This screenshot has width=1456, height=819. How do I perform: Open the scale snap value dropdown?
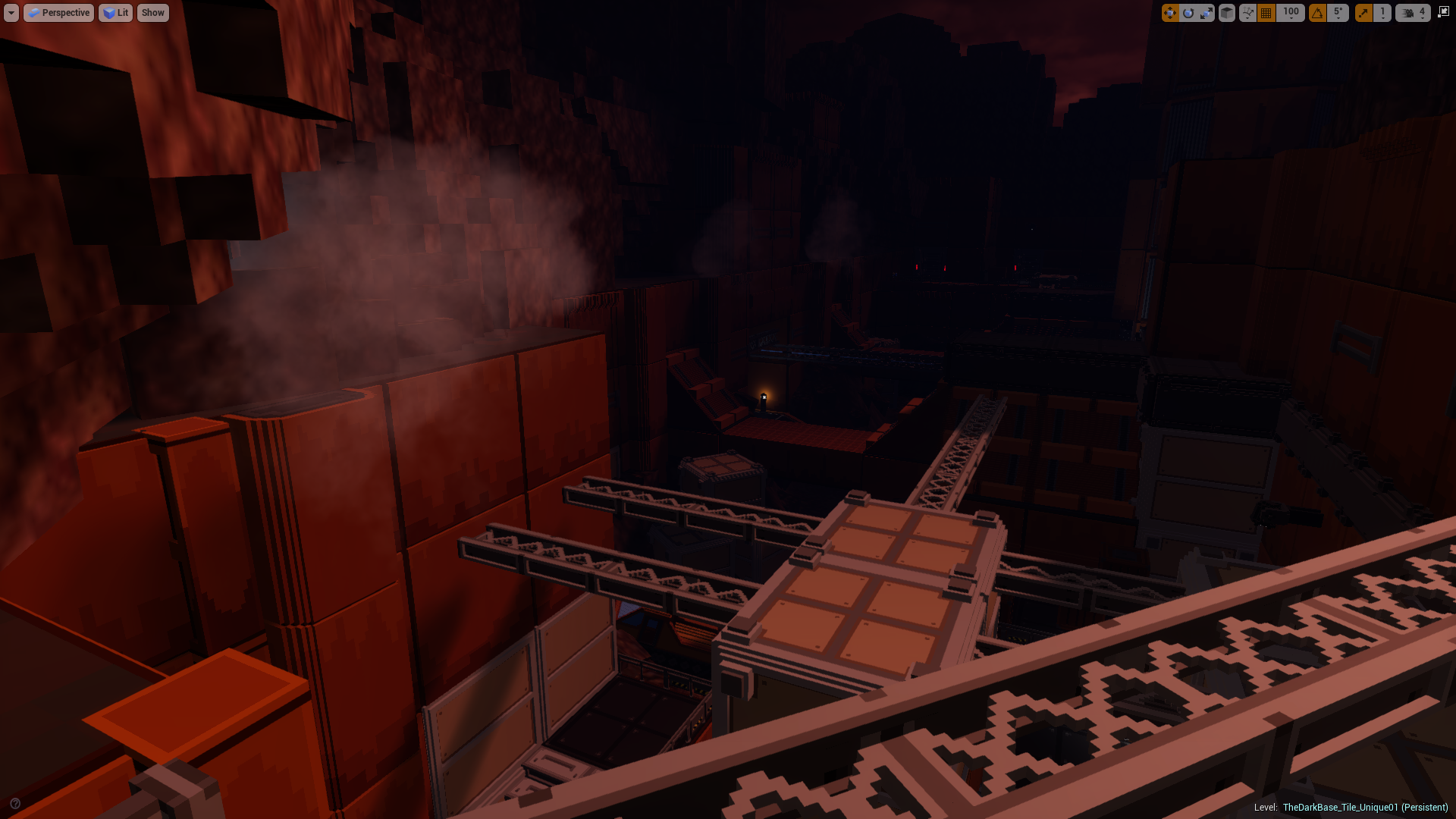point(1382,12)
